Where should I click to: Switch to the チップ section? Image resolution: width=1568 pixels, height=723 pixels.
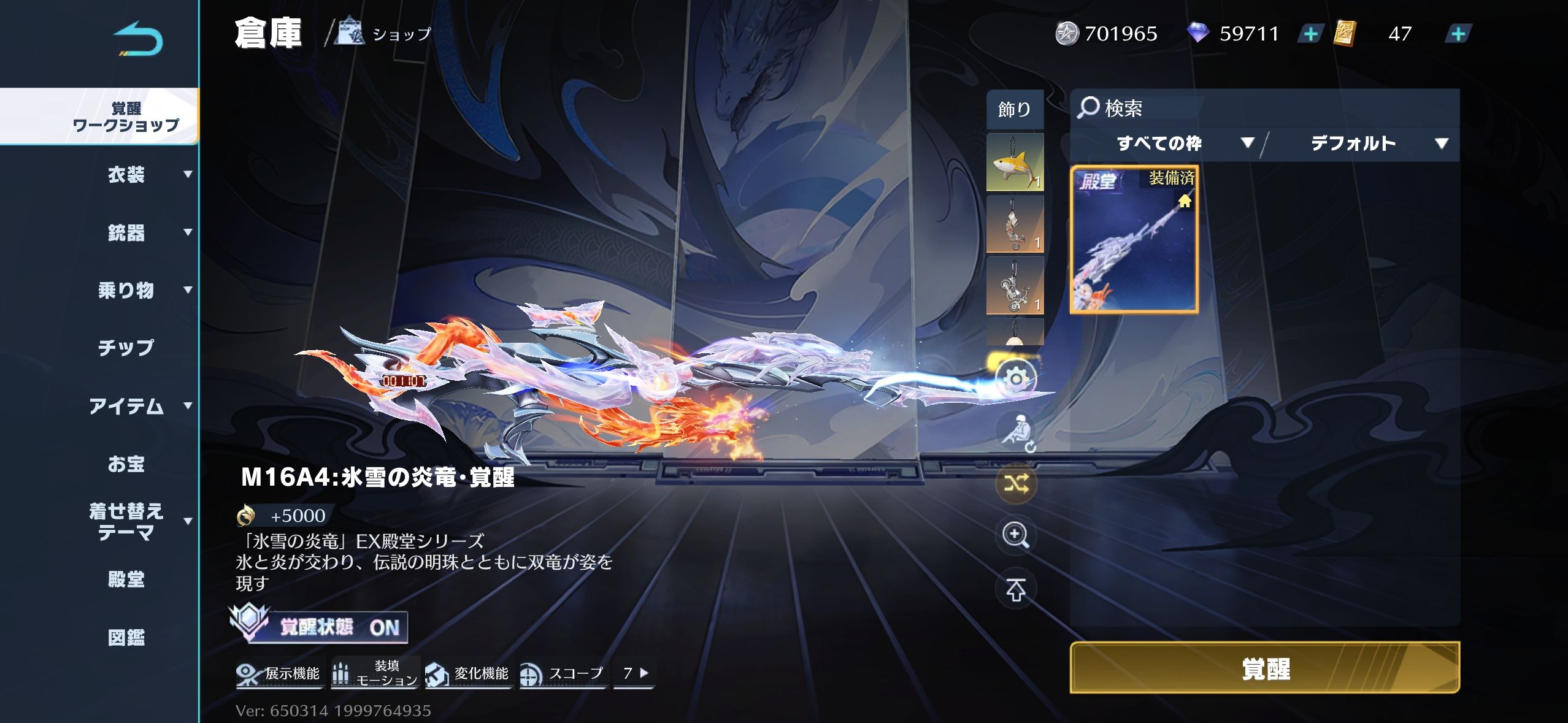point(126,348)
